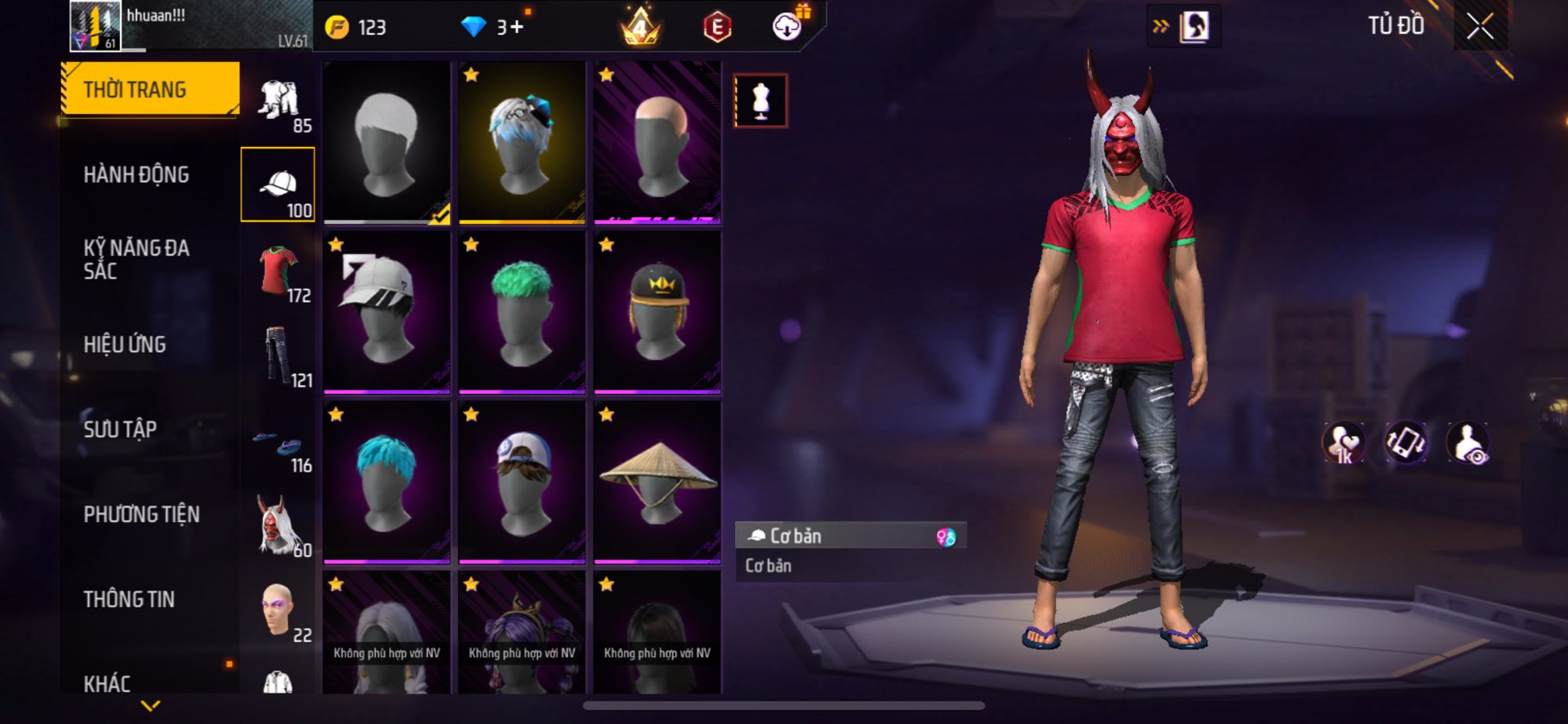The width and height of the screenshot is (1568, 724).
Task: Switch to the HÀNH ĐỘNG tab
Action: [x=136, y=174]
